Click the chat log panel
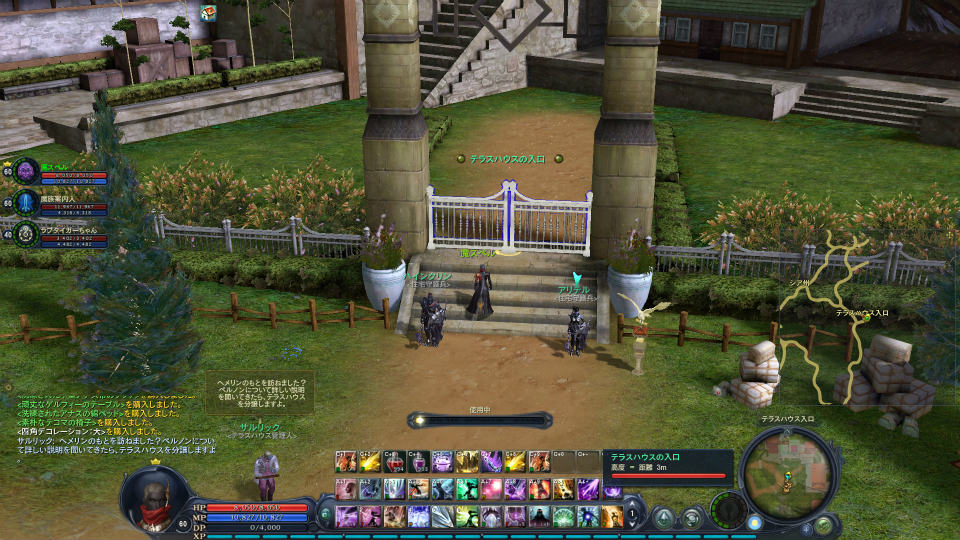 [x=110, y=425]
